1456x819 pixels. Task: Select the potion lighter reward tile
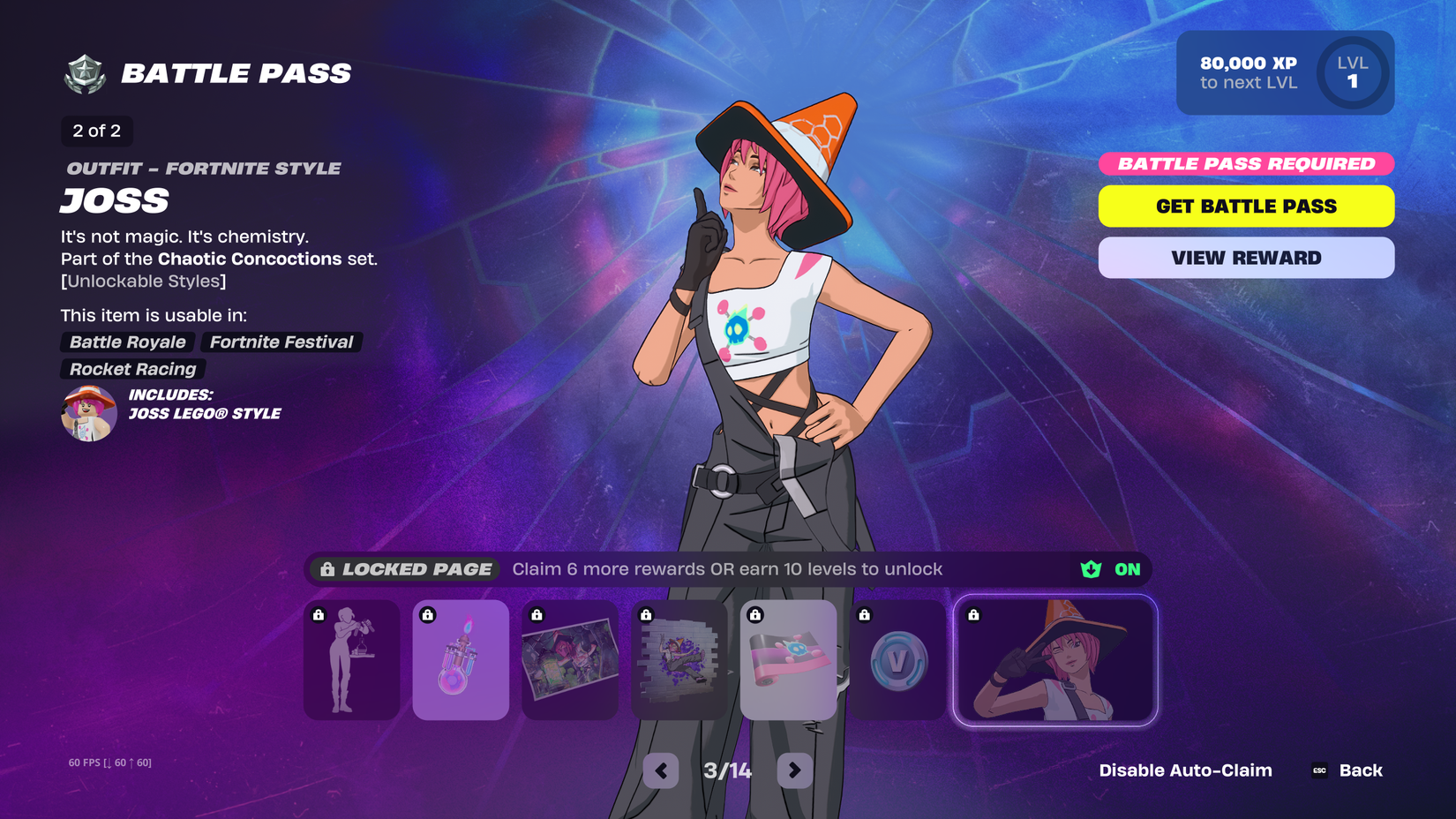[461, 660]
